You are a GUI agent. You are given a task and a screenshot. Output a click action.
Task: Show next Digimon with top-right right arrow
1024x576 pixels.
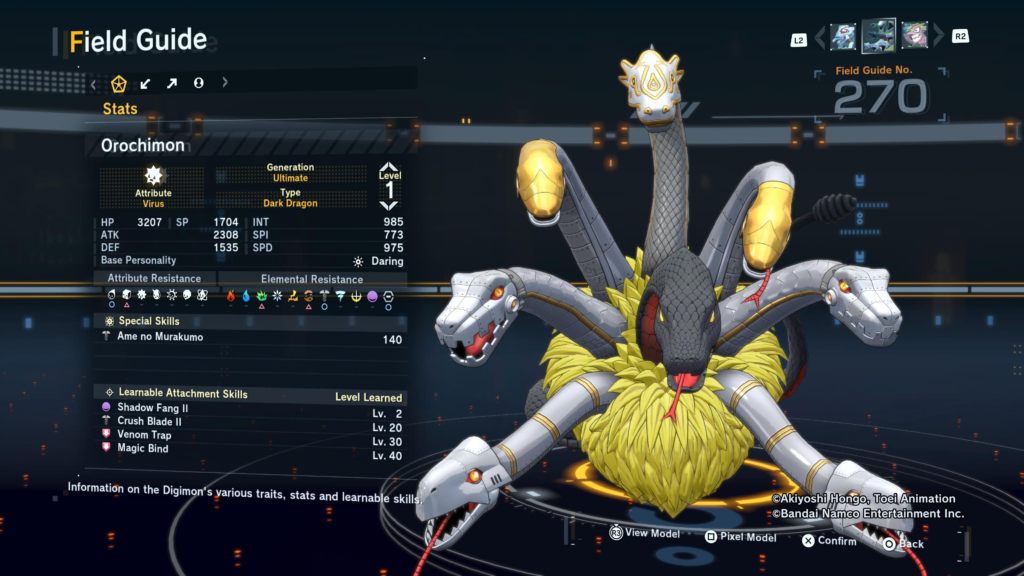938,37
